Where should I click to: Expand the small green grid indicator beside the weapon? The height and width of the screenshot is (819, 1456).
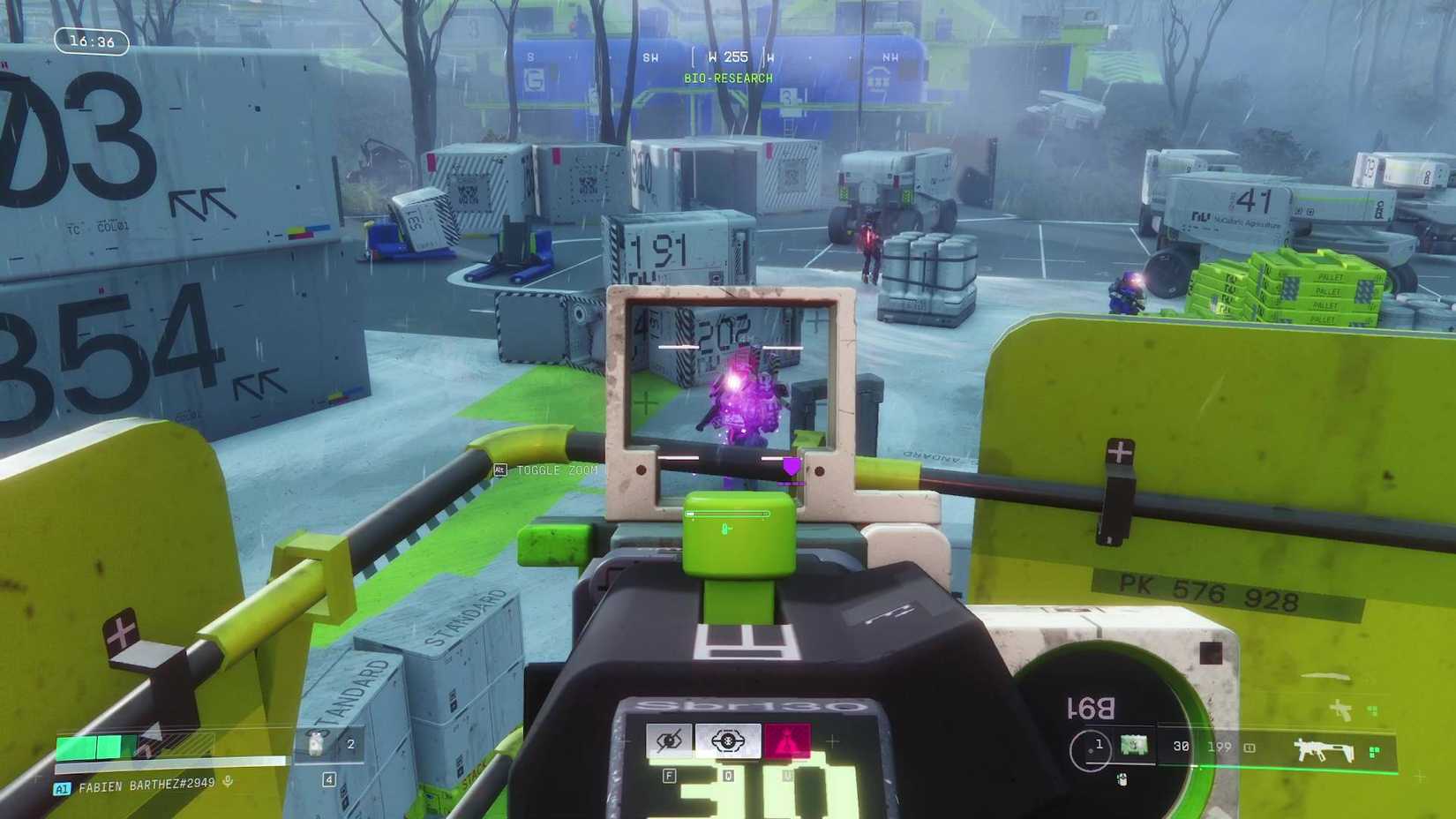pyautogui.click(x=1373, y=751)
